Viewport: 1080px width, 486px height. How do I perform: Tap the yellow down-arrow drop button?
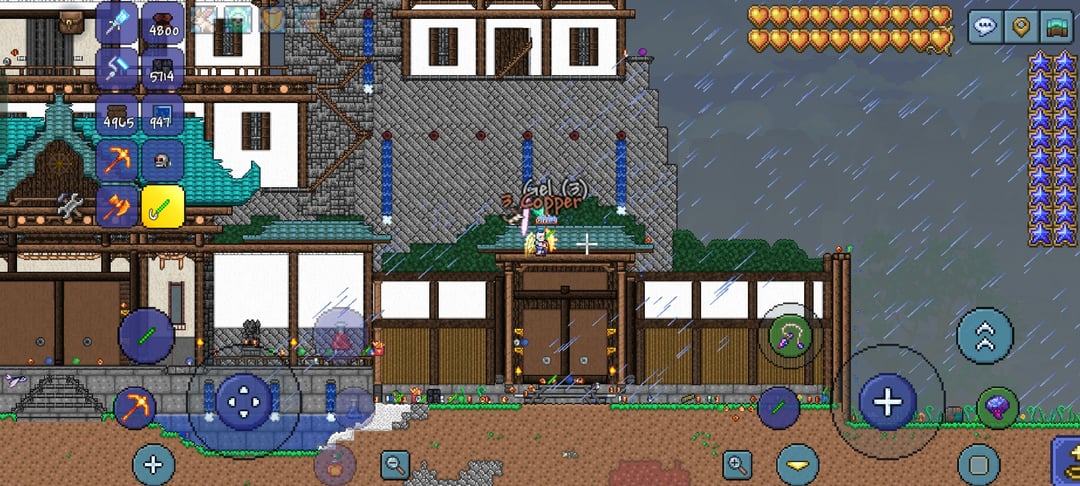tap(797, 465)
